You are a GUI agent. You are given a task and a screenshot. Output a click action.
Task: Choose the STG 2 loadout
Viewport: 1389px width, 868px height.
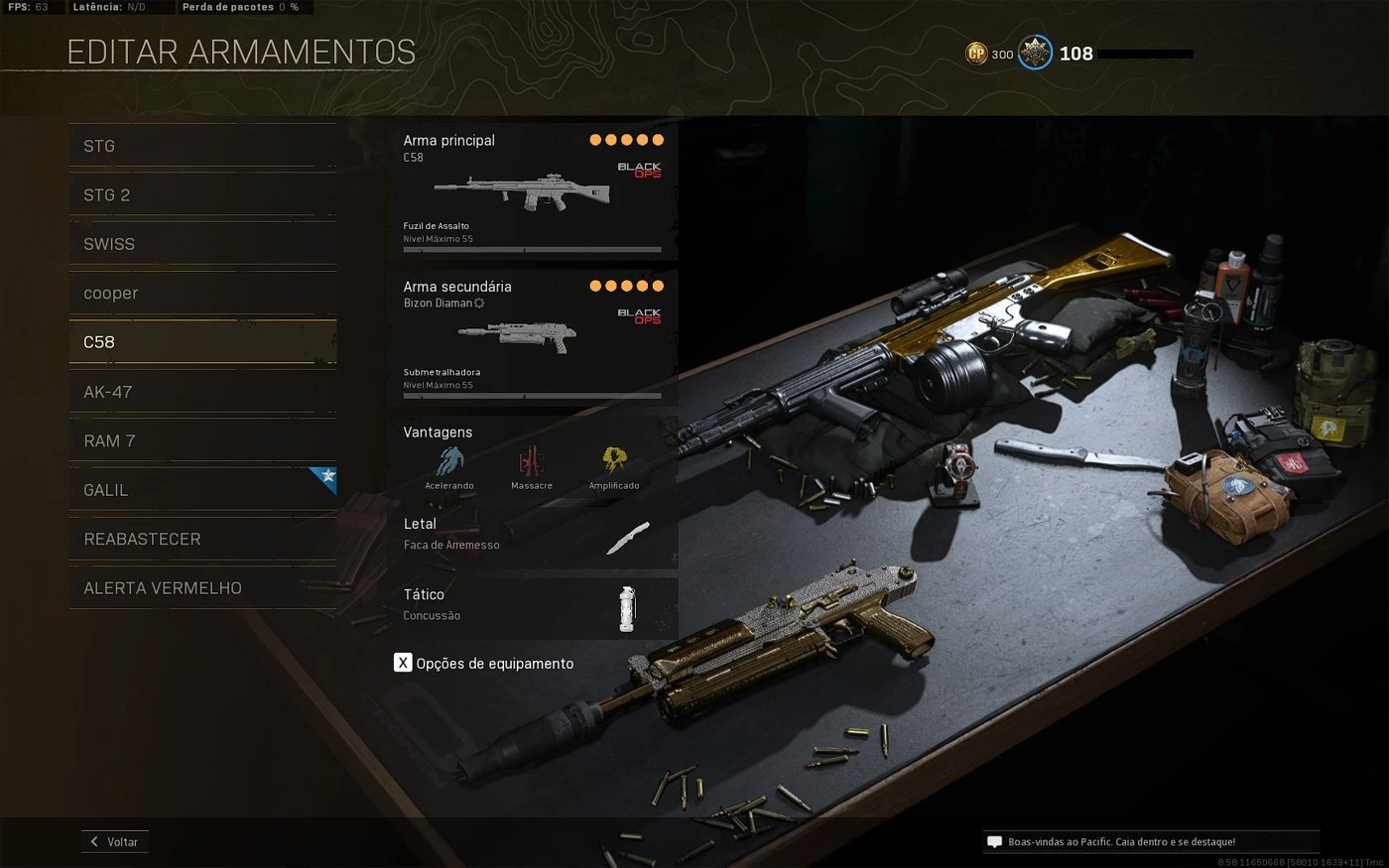202,195
